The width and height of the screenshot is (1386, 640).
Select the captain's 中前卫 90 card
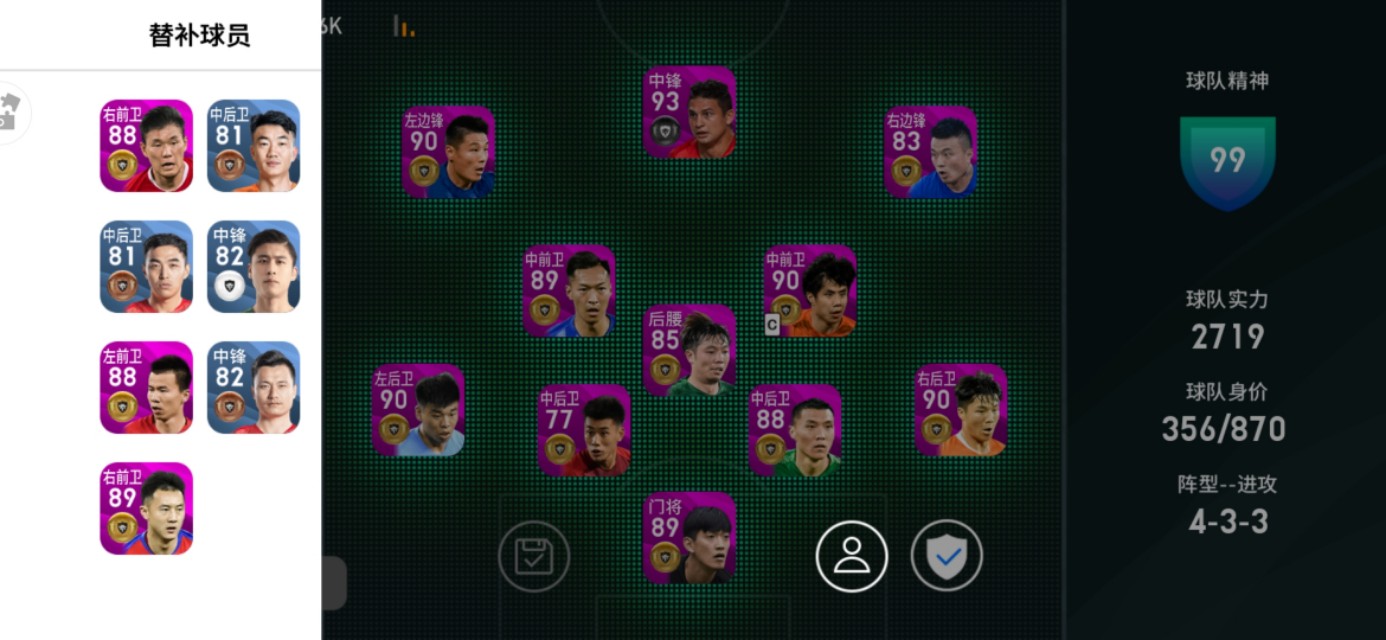tap(810, 291)
